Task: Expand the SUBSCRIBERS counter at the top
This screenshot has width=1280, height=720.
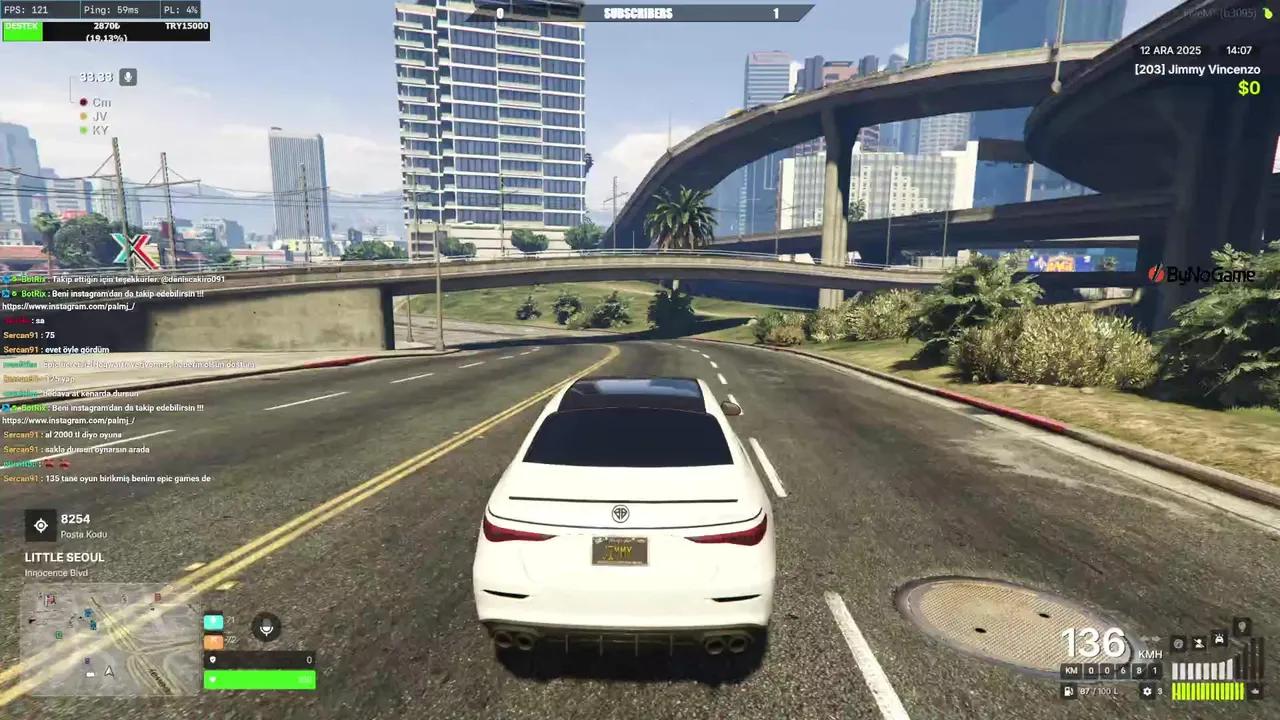Action: [x=638, y=13]
